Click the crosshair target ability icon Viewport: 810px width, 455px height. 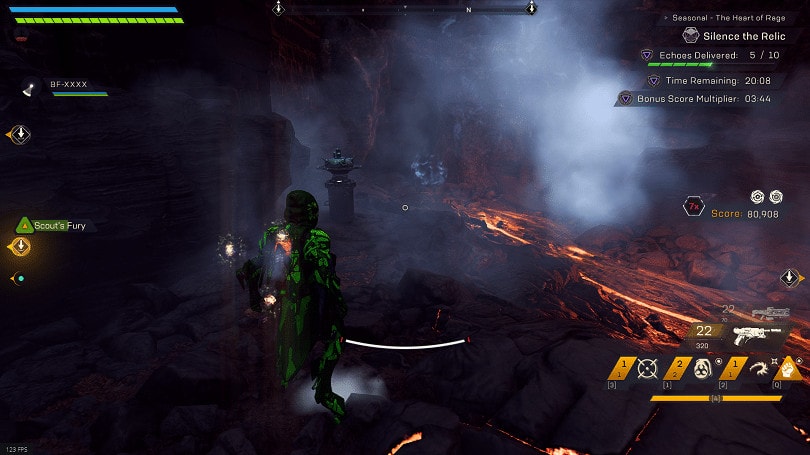[648, 369]
